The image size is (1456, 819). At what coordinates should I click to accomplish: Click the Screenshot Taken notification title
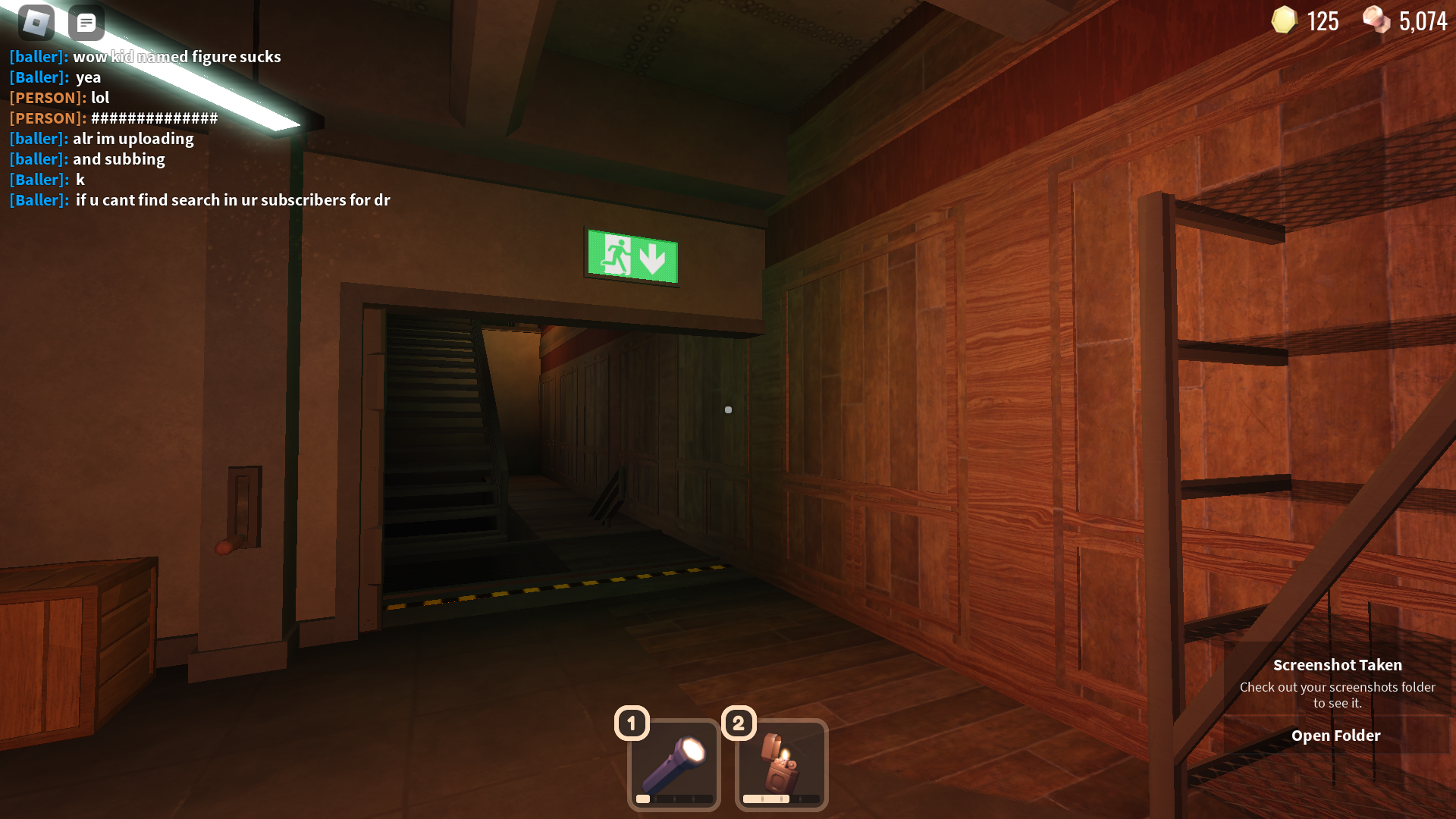(1338, 664)
